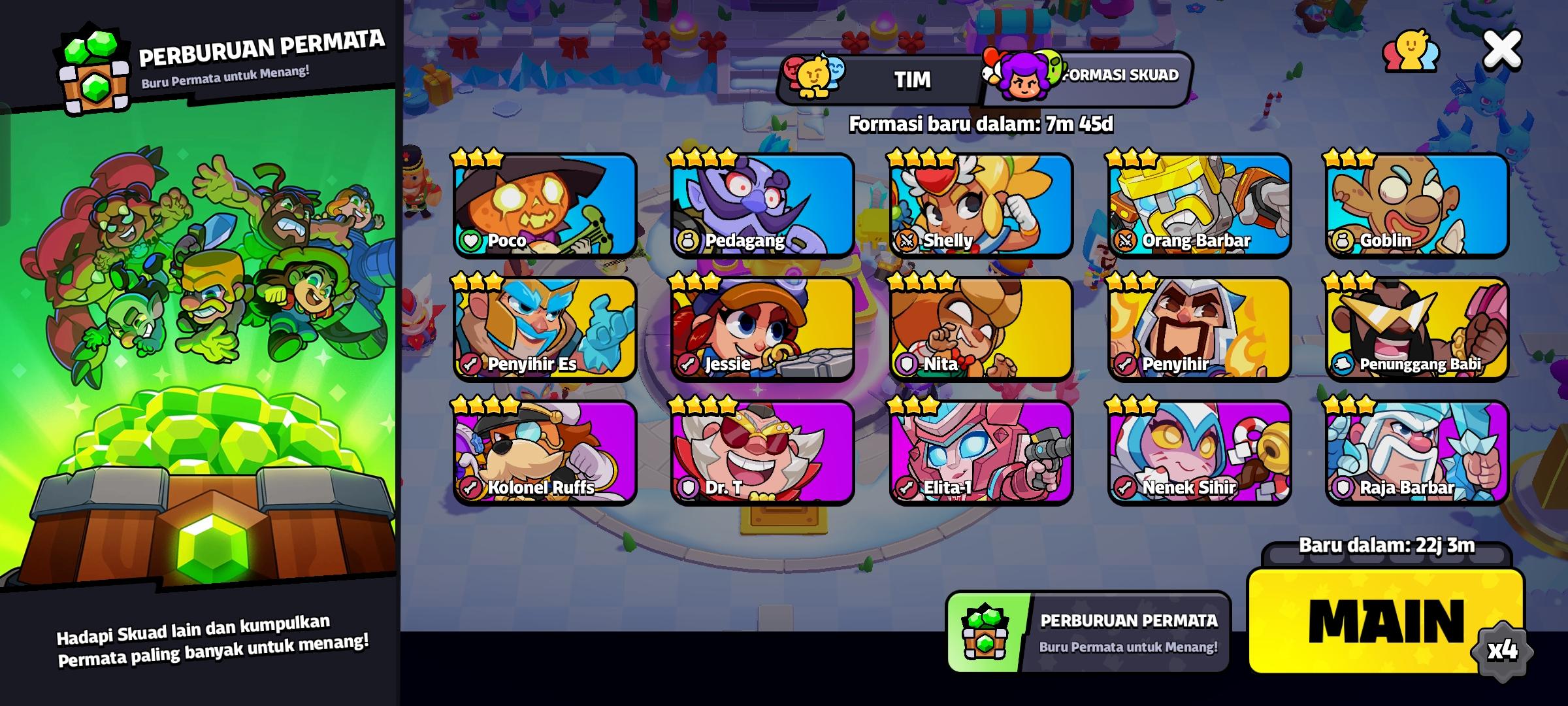1568x706 pixels.
Task: Select the Kolonel Ruffs card
Action: click(545, 453)
